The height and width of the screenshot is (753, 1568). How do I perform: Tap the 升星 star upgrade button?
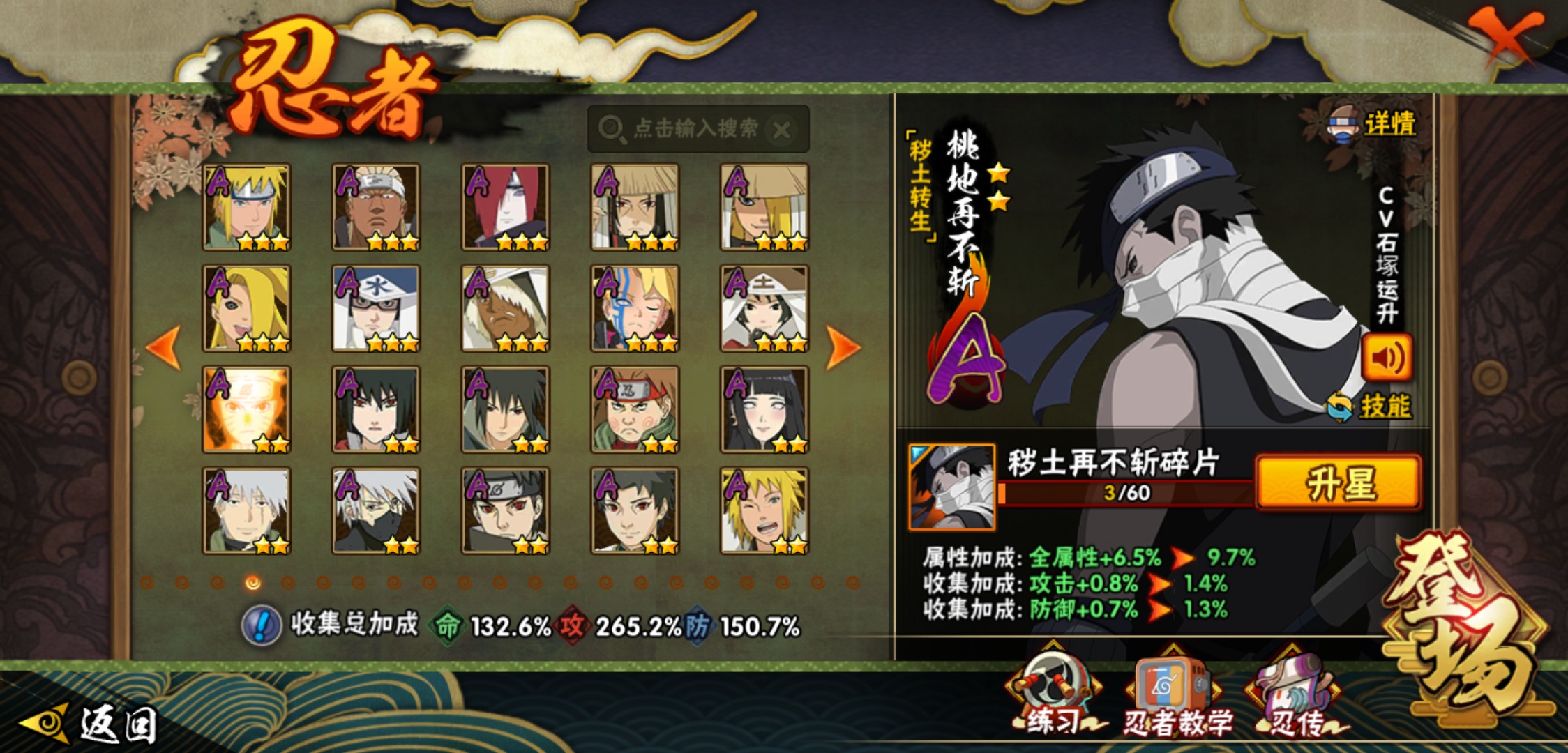coord(1338,482)
